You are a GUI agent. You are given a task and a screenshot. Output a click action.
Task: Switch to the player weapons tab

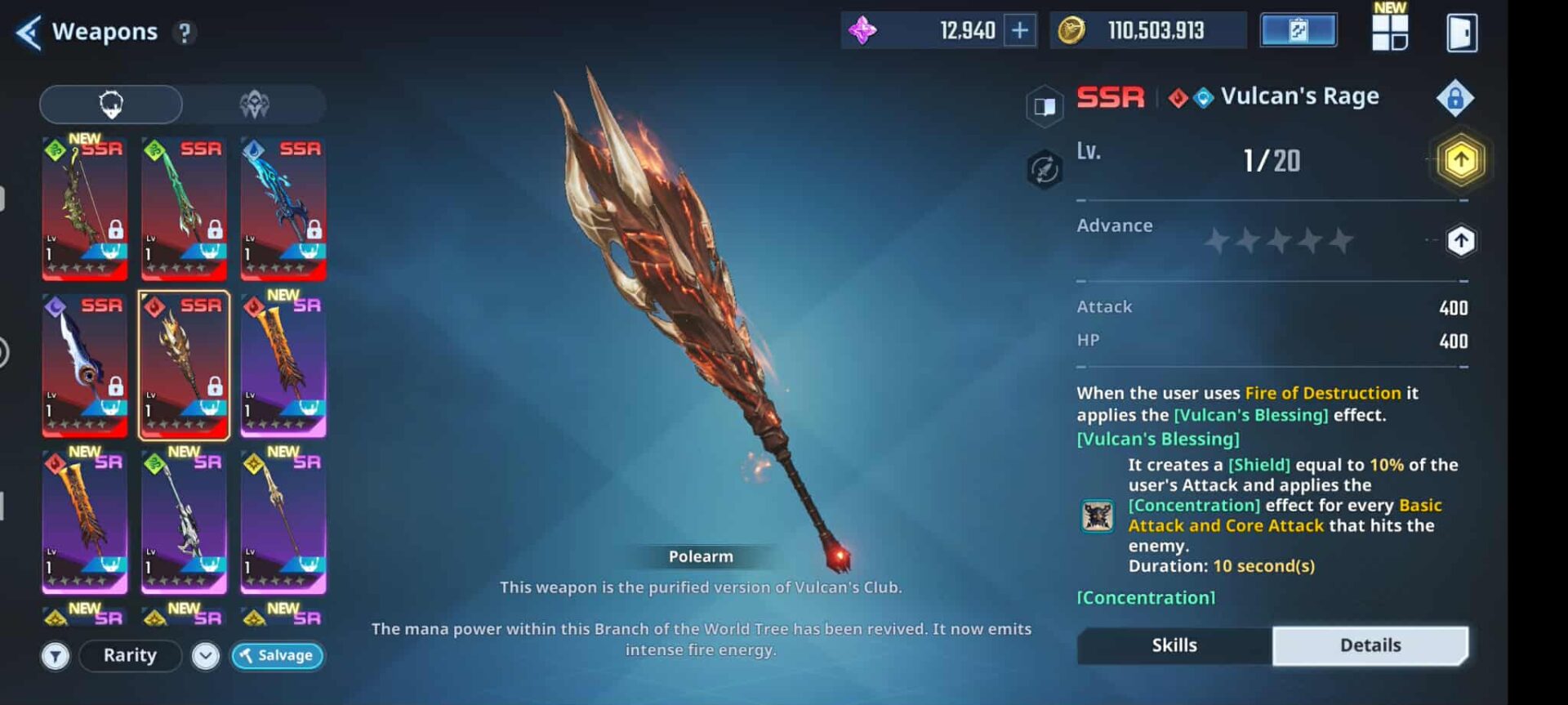pos(111,105)
